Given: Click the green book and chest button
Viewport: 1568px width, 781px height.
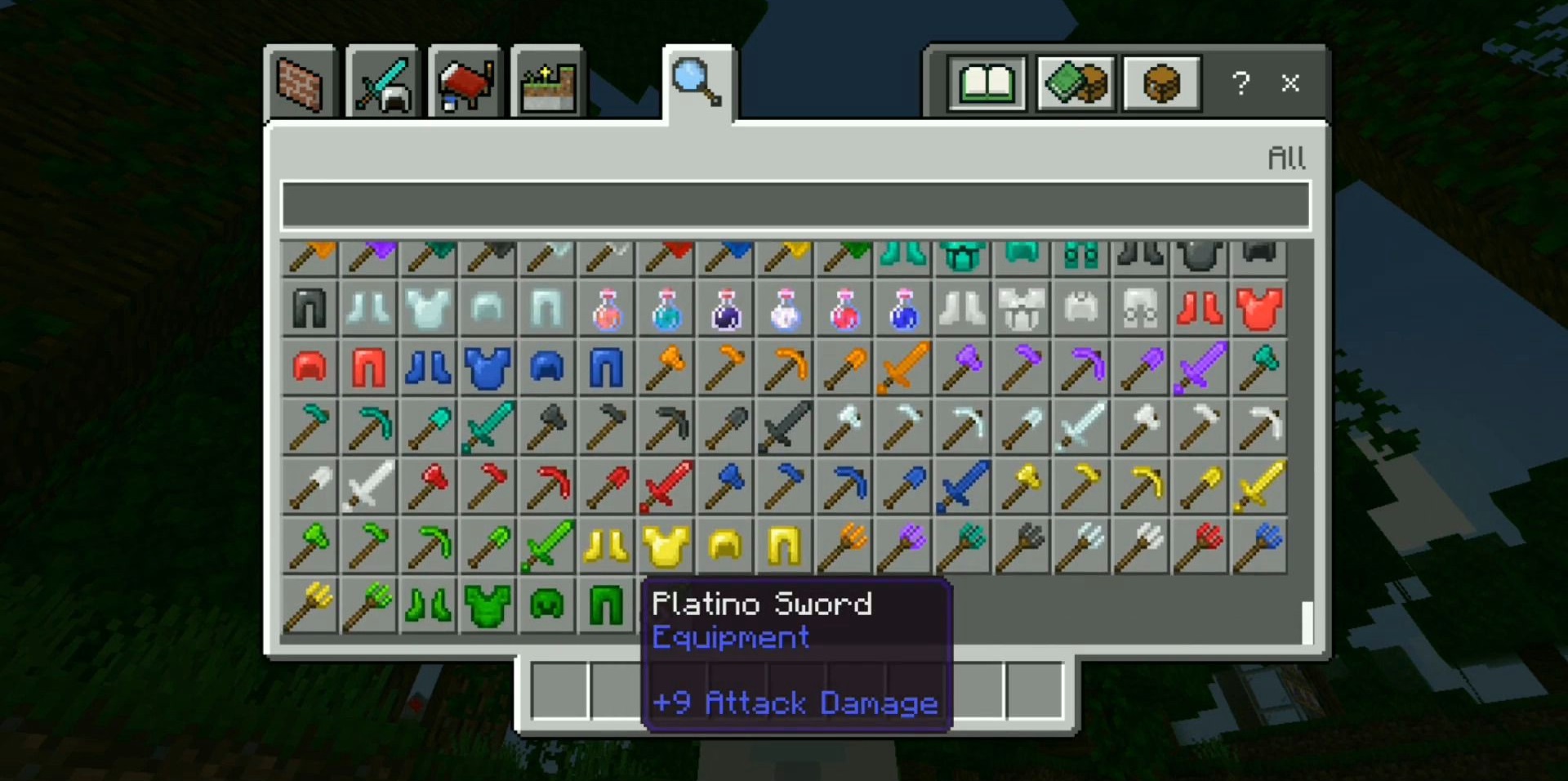Looking at the screenshot, I should tap(1076, 83).
